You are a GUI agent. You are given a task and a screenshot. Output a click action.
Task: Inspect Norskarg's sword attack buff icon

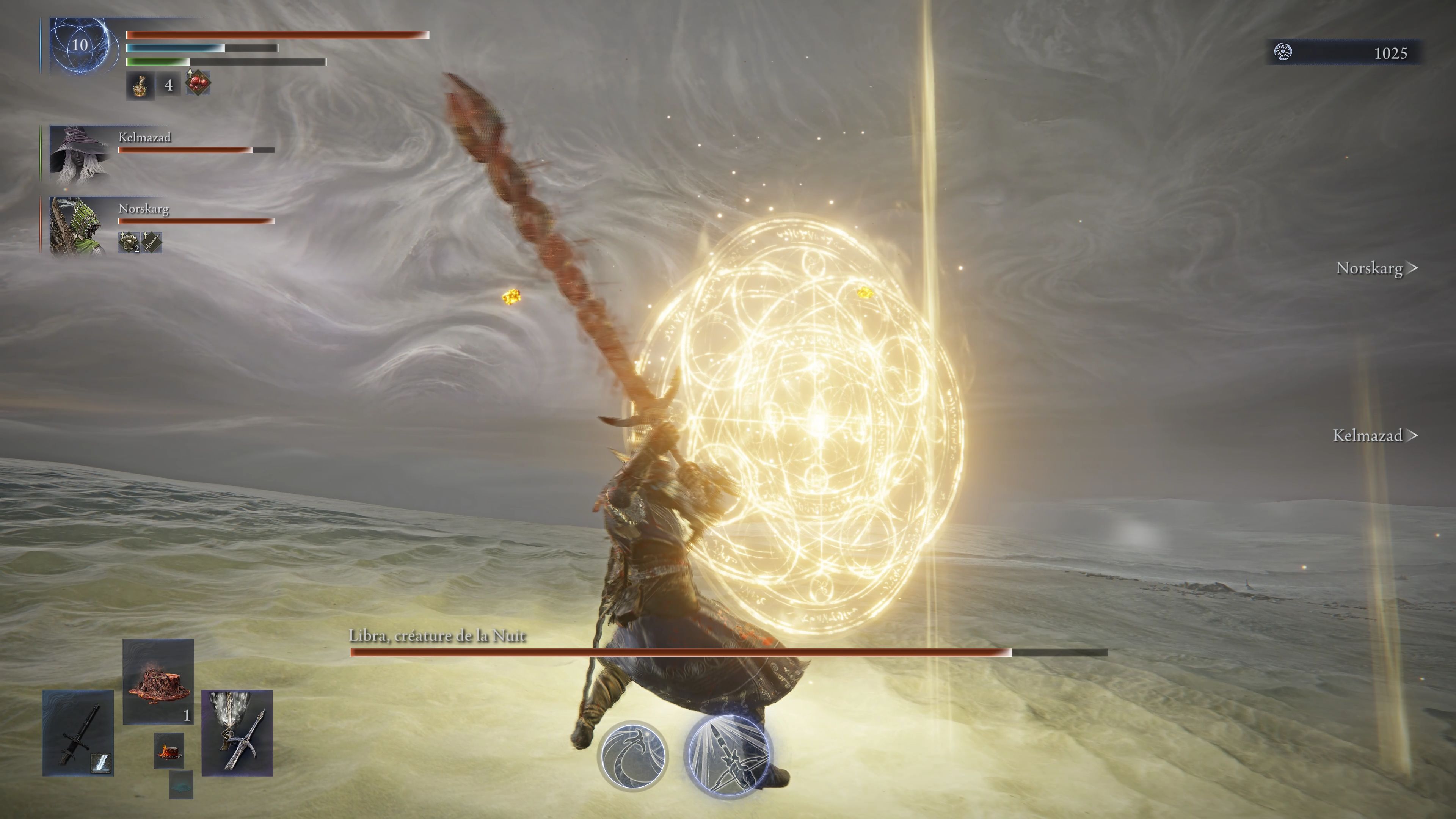point(152,242)
